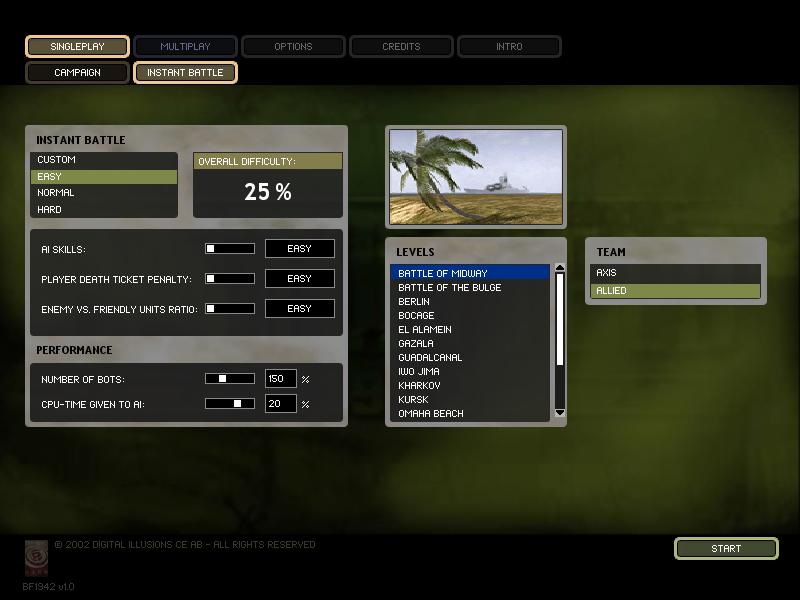Select the Campaign sub-tab
This screenshot has height=600, width=800.
(77, 72)
